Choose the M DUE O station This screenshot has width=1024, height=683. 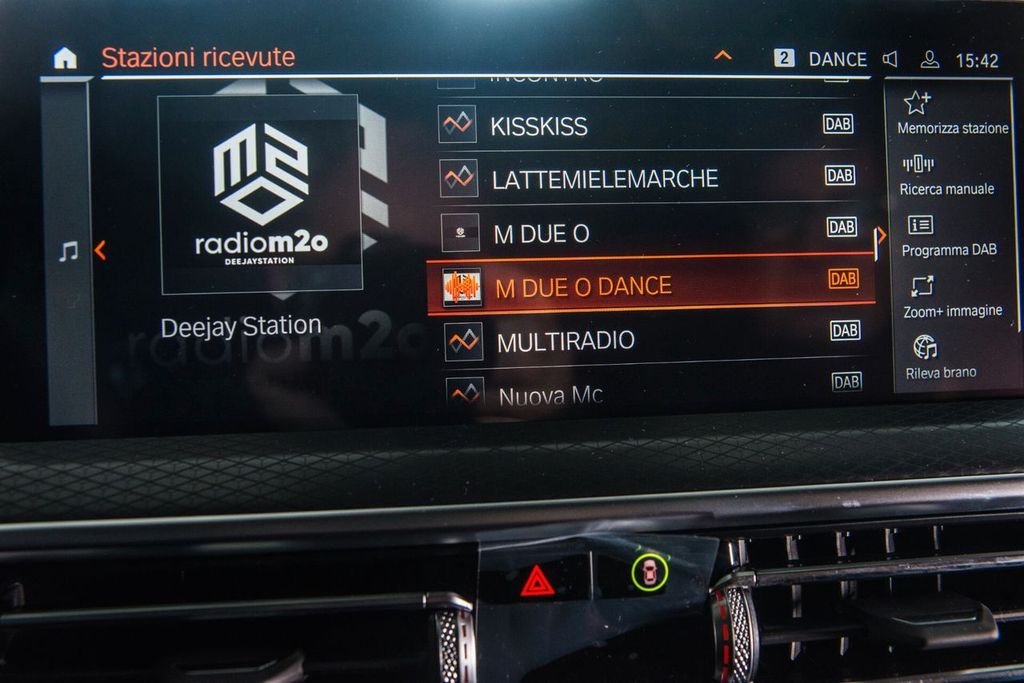point(541,234)
